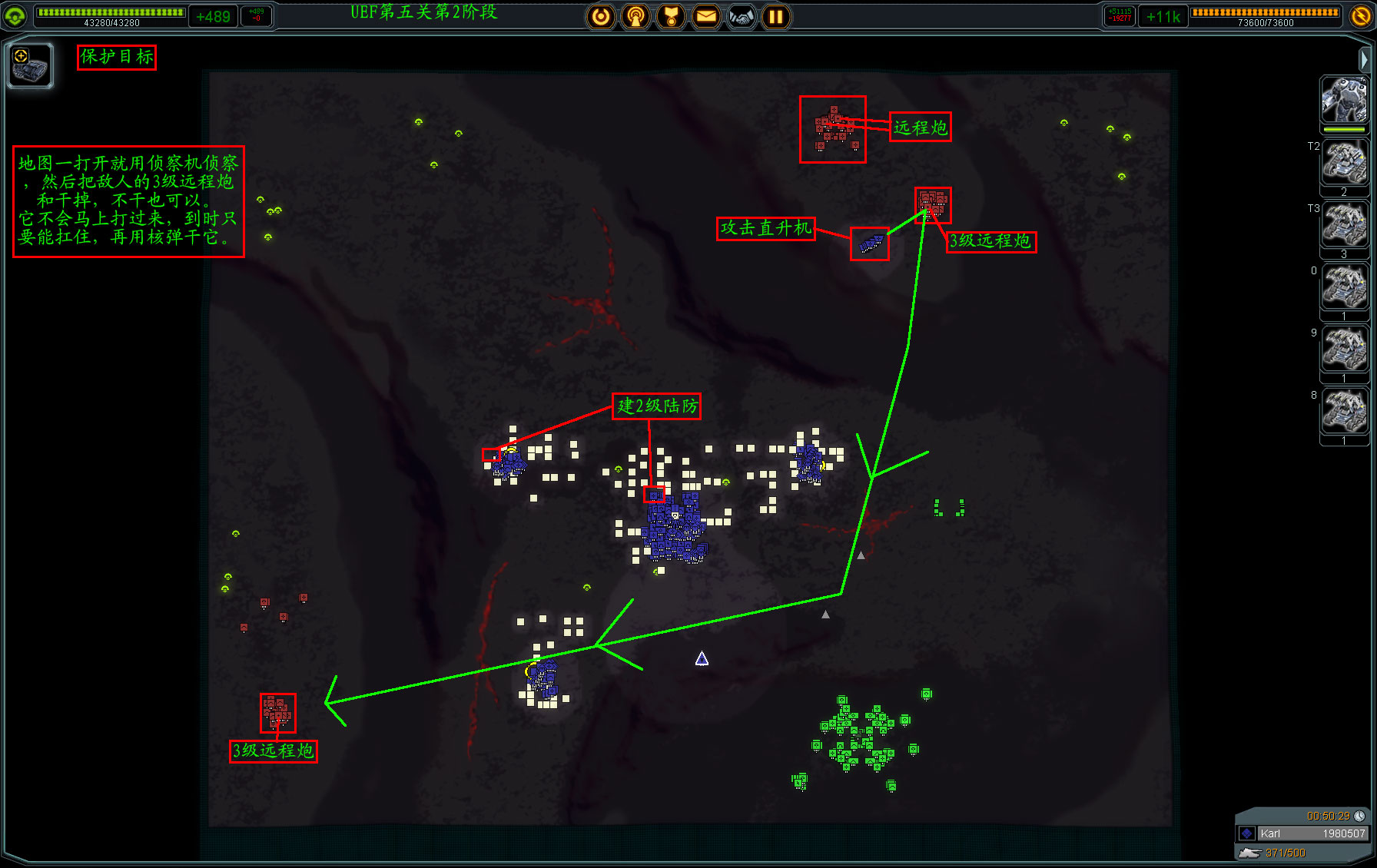The image size is (1377, 868).
Task: Open the power-symbol main menu button
Action: click(601, 16)
